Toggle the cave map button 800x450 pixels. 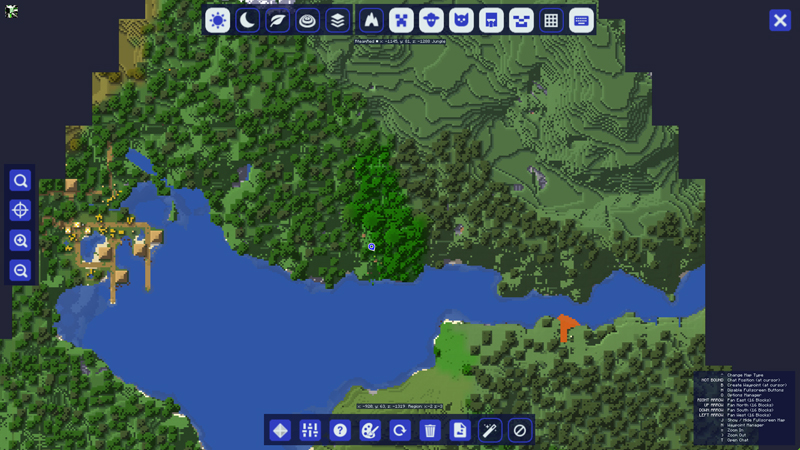coord(371,20)
